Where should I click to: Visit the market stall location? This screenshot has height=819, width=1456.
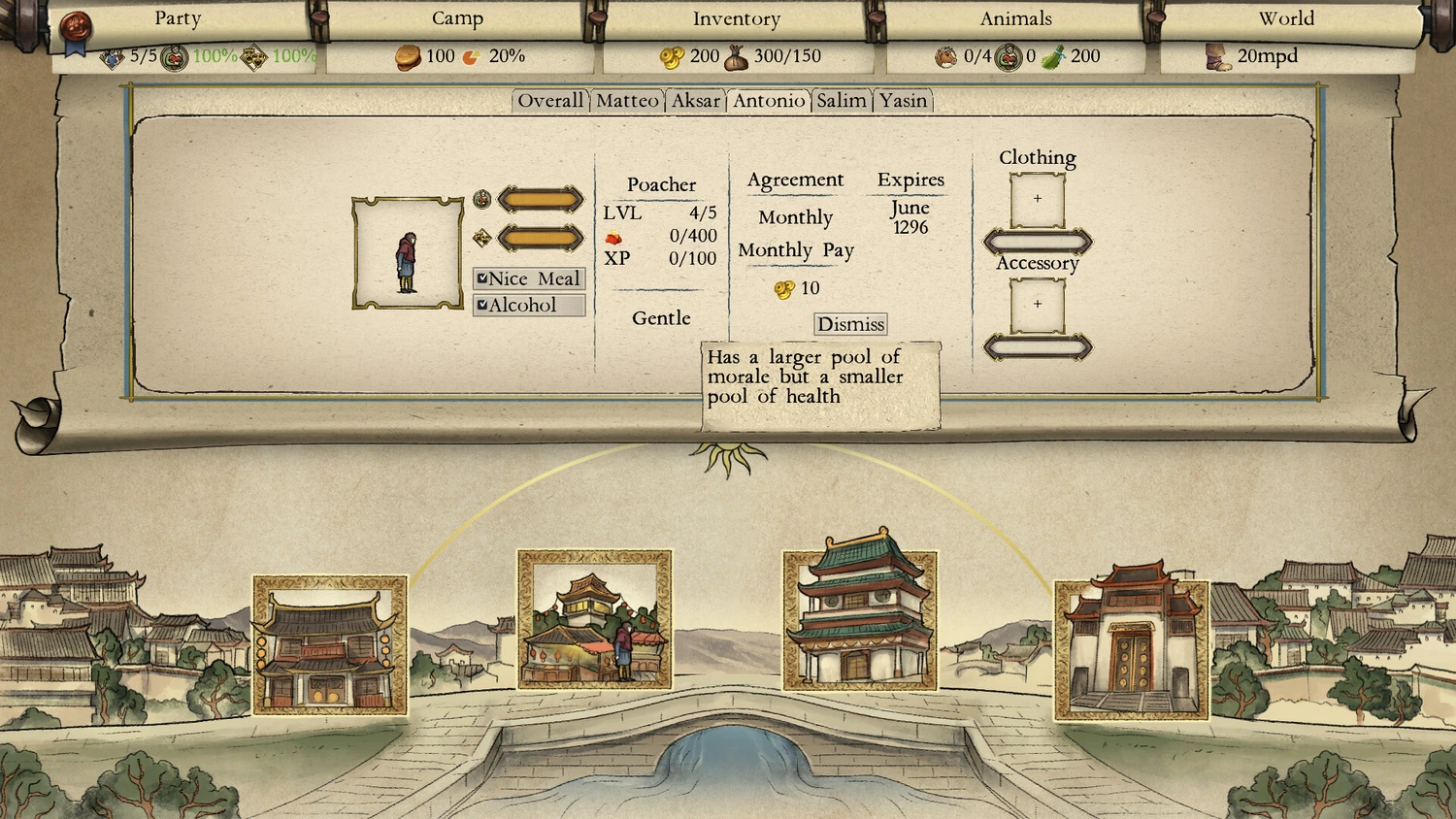[594, 619]
